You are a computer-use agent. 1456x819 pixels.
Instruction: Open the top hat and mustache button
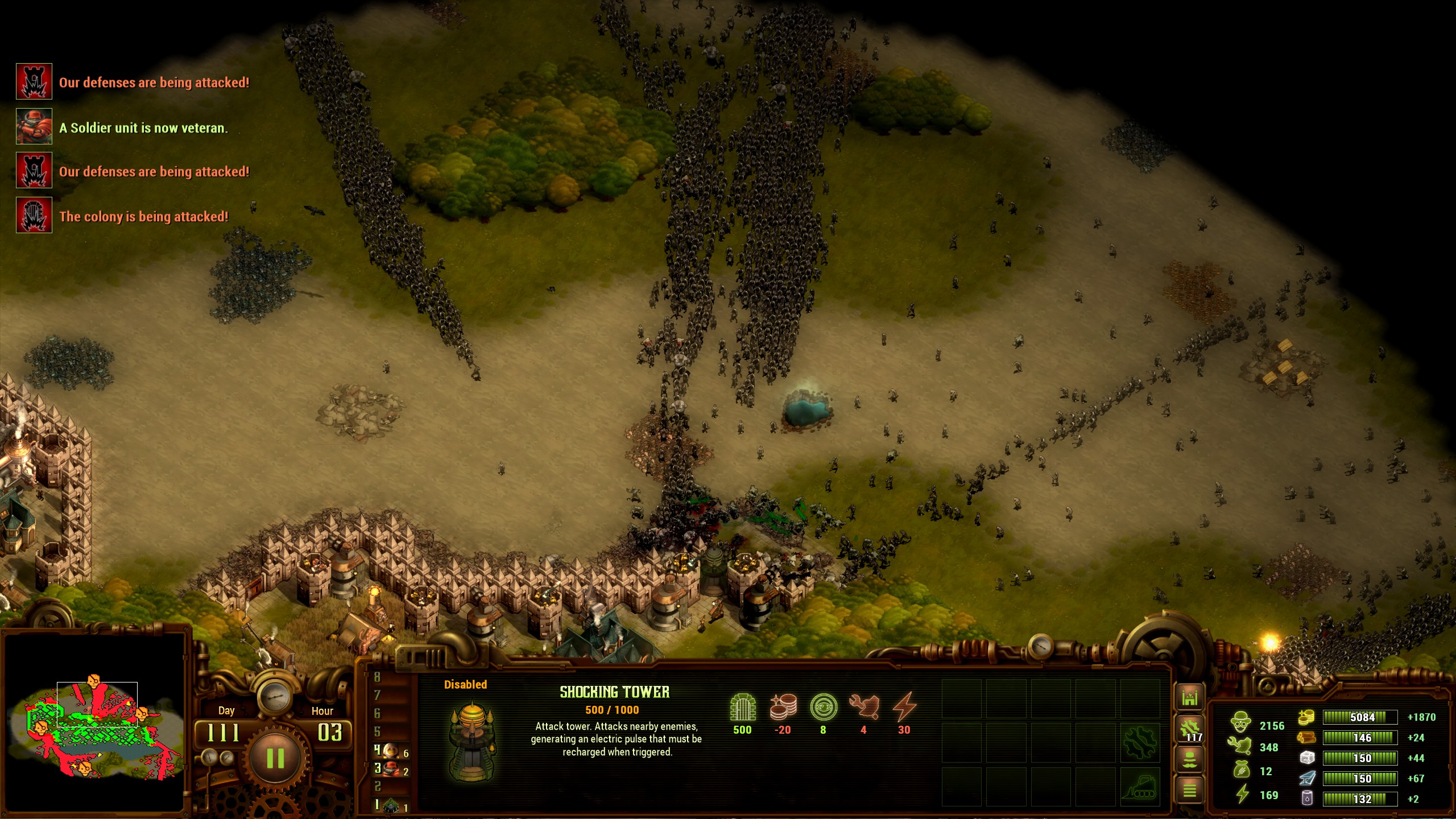[1190, 759]
